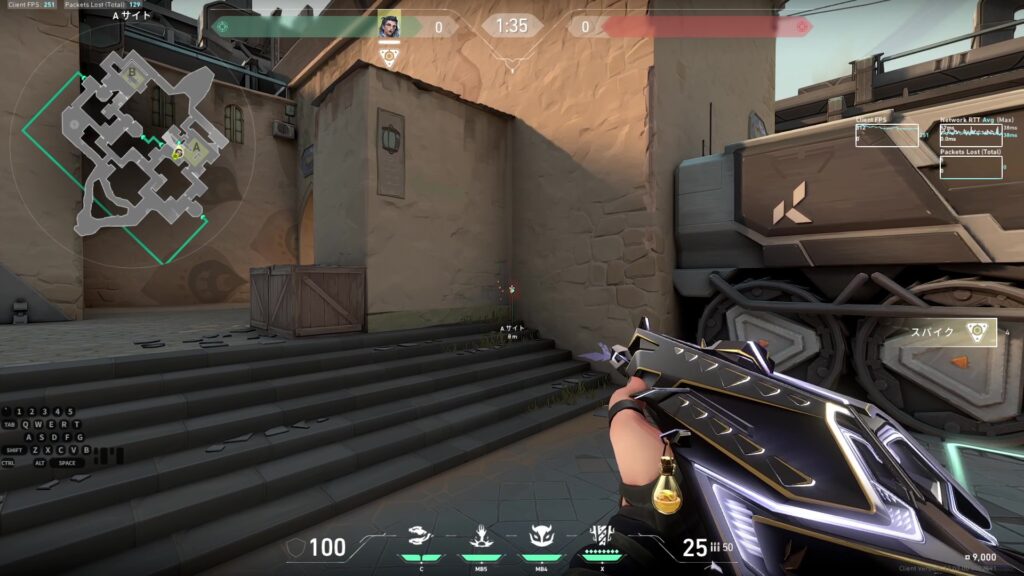1024x576 pixels.
Task: Click the Packets Lost graph panel
Action: pos(971,167)
